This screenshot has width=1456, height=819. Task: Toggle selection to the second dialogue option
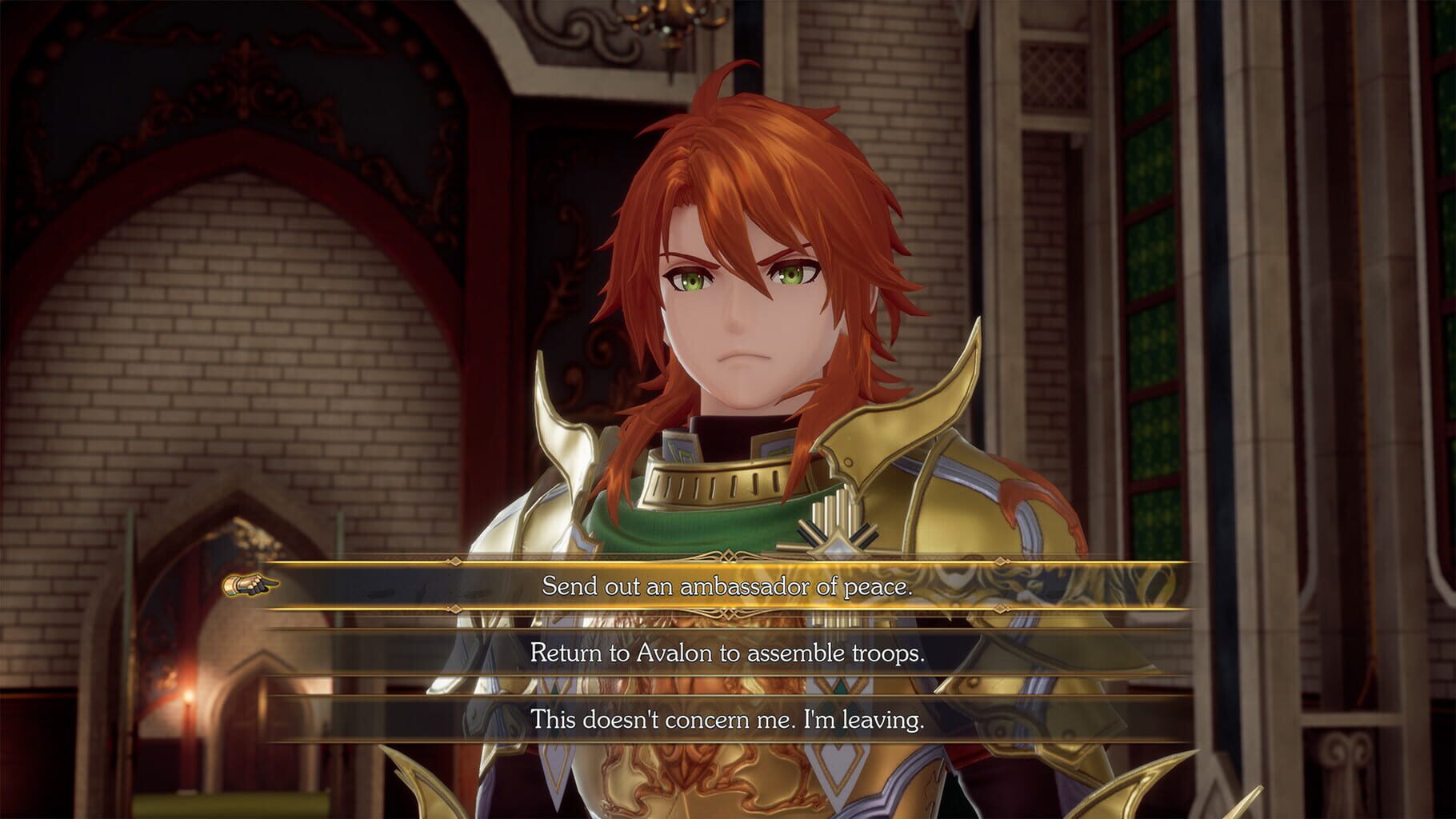pos(728,657)
